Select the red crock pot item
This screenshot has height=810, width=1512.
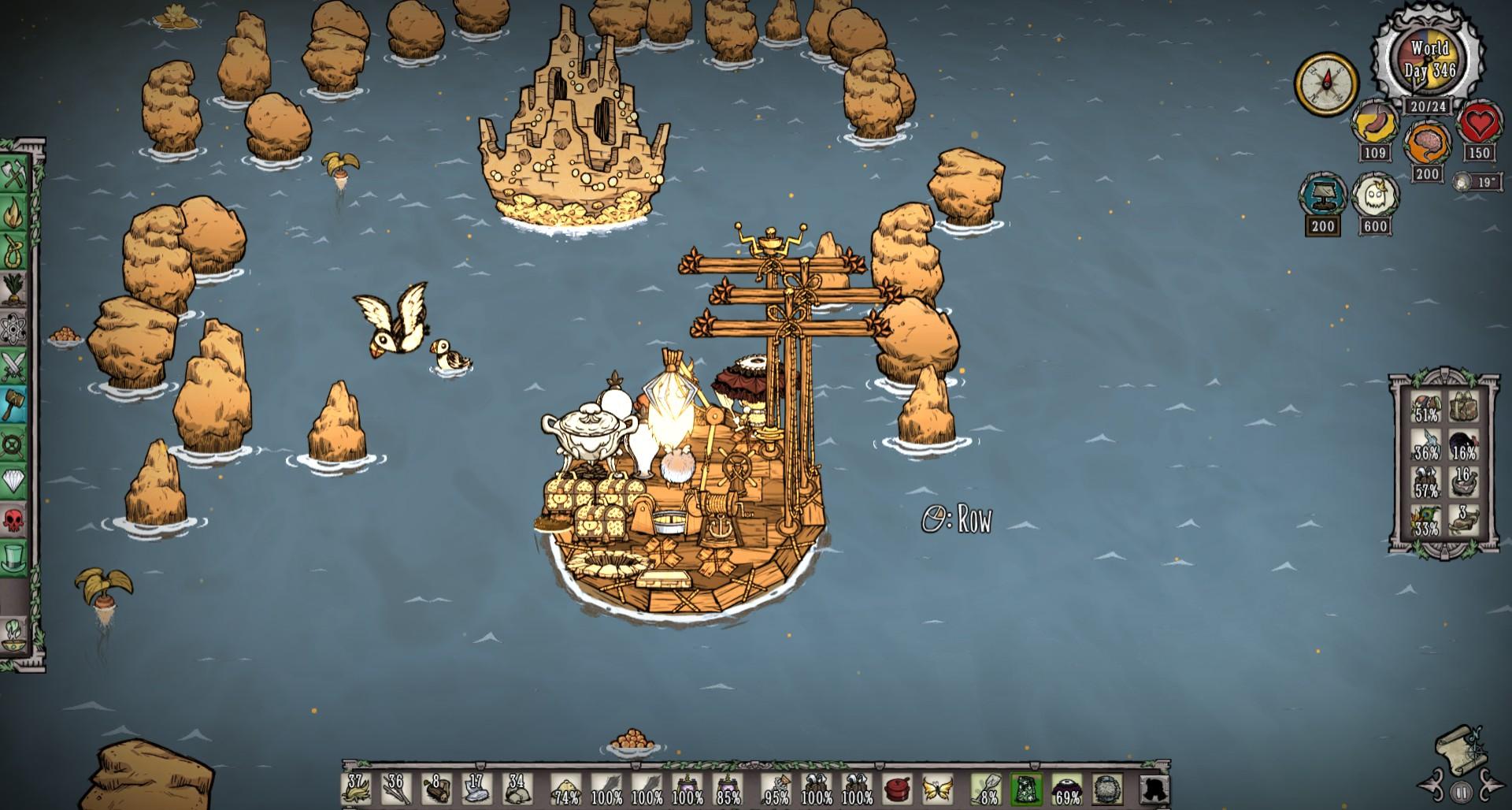897,788
